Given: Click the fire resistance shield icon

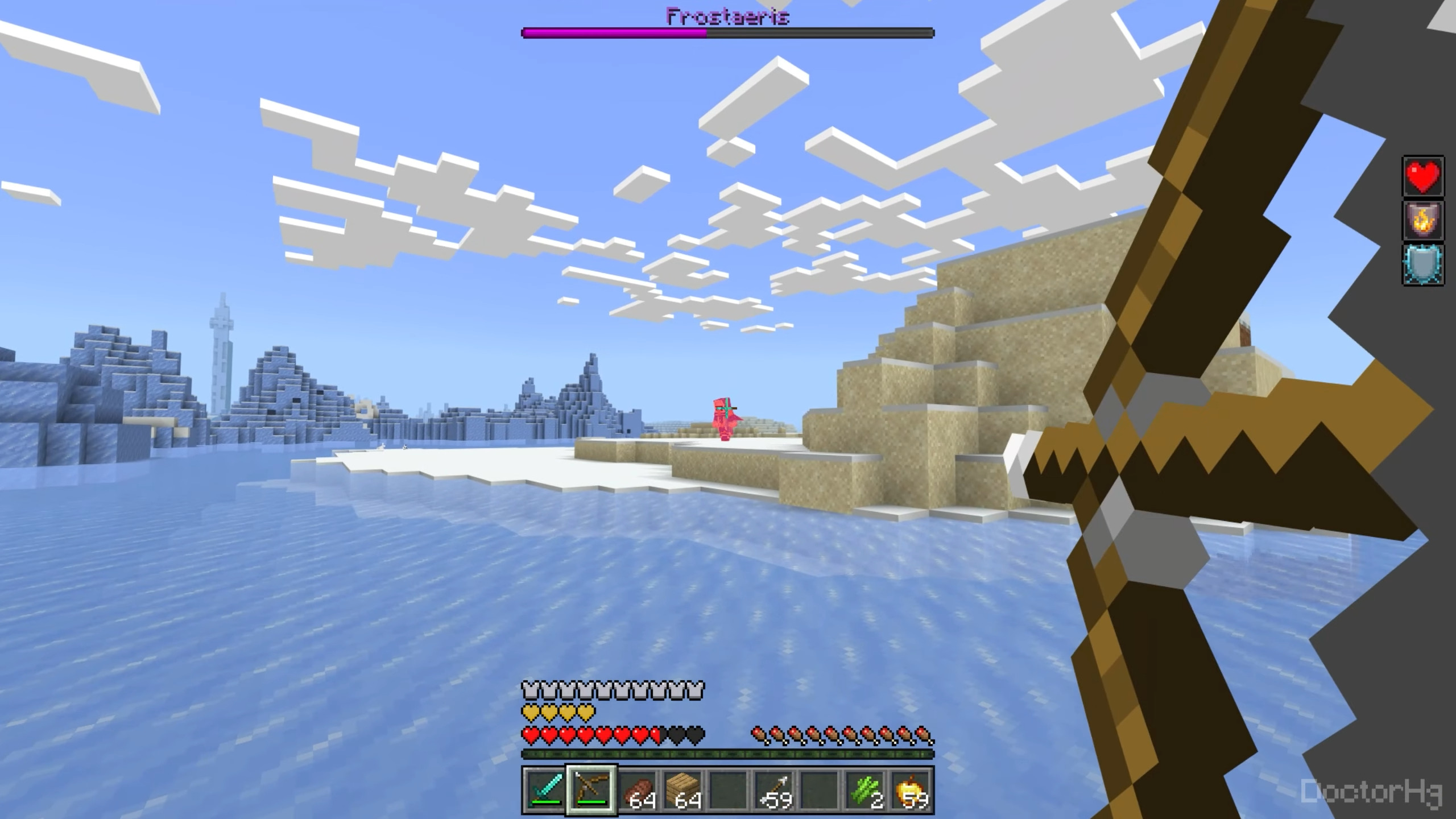Looking at the screenshot, I should point(1423,220).
